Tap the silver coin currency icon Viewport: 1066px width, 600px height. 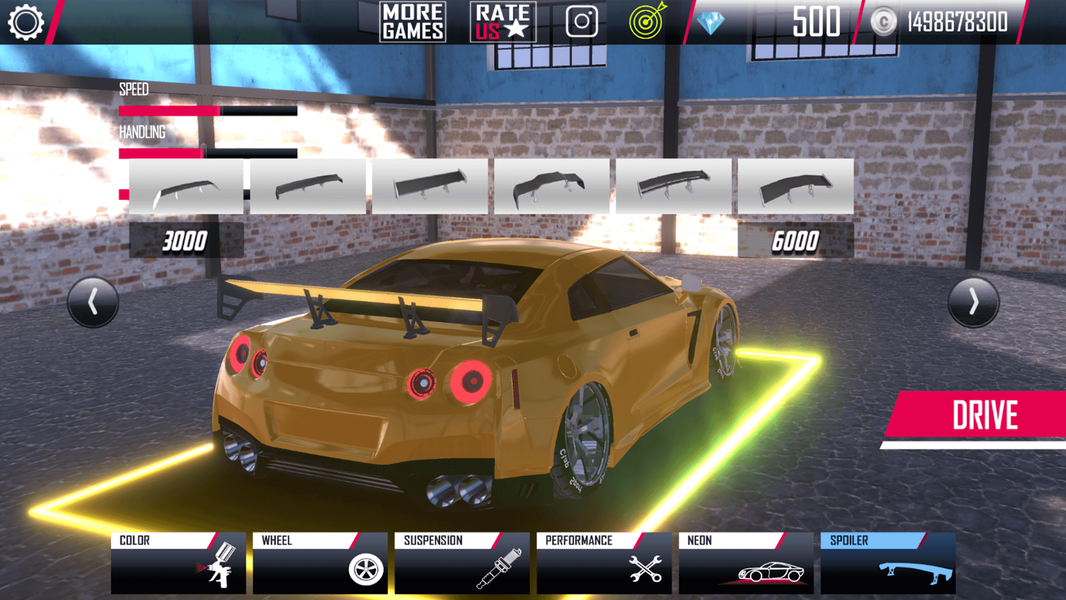[883, 22]
